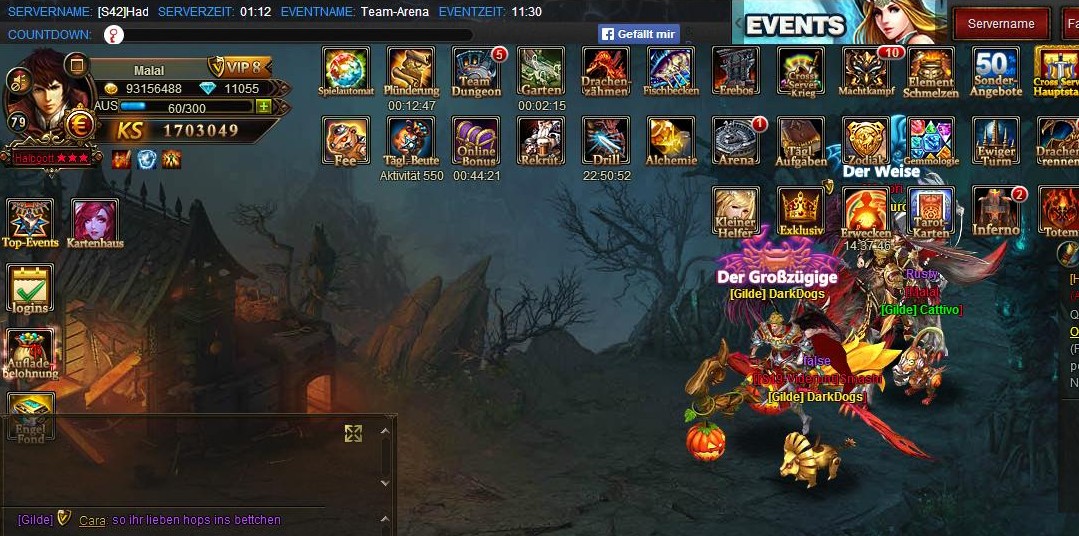Show the Top-Events panel
The width and height of the screenshot is (1079, 536).
(30, 222)
